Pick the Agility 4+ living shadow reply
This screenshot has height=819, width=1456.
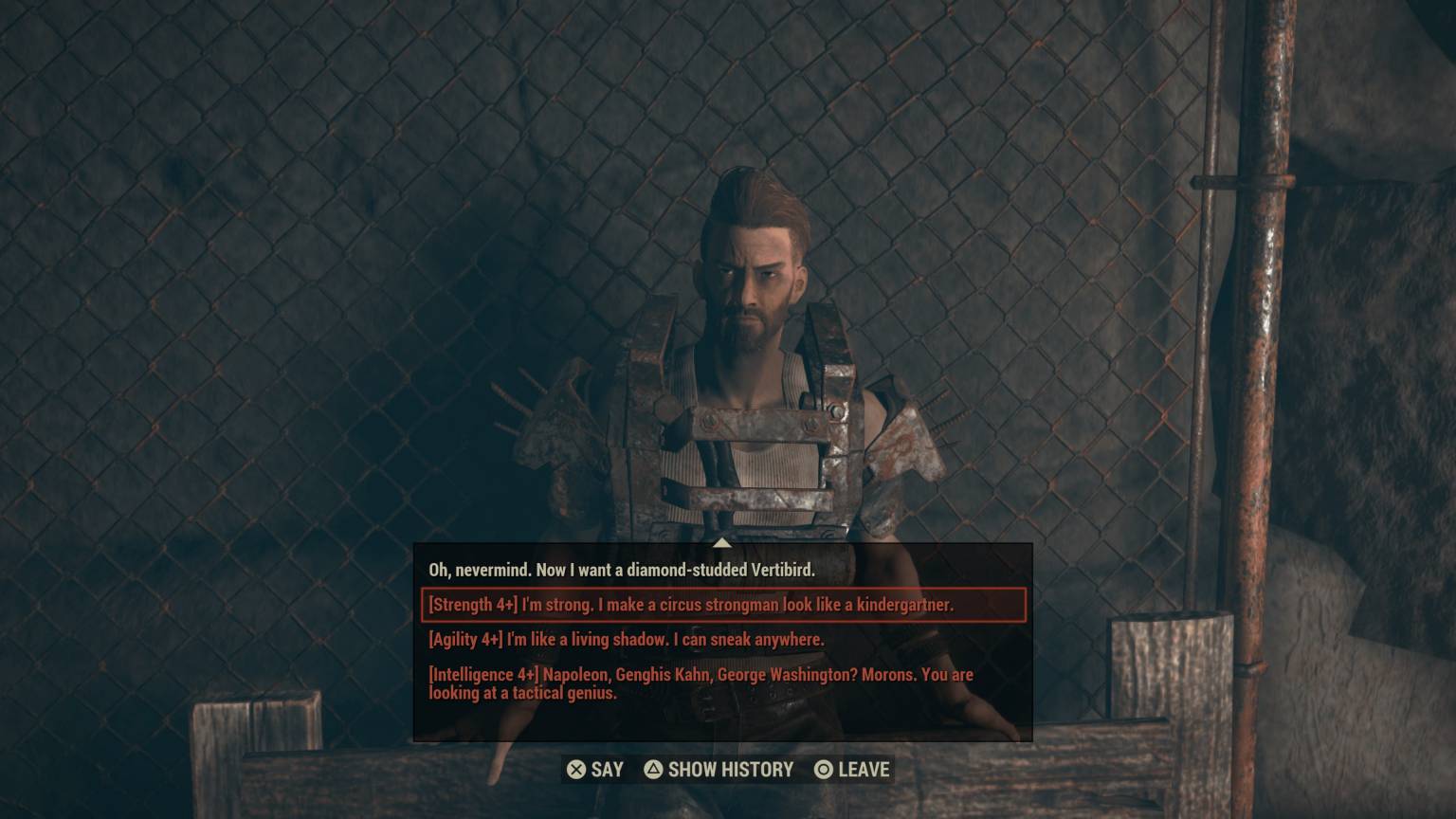pos(627,640)
